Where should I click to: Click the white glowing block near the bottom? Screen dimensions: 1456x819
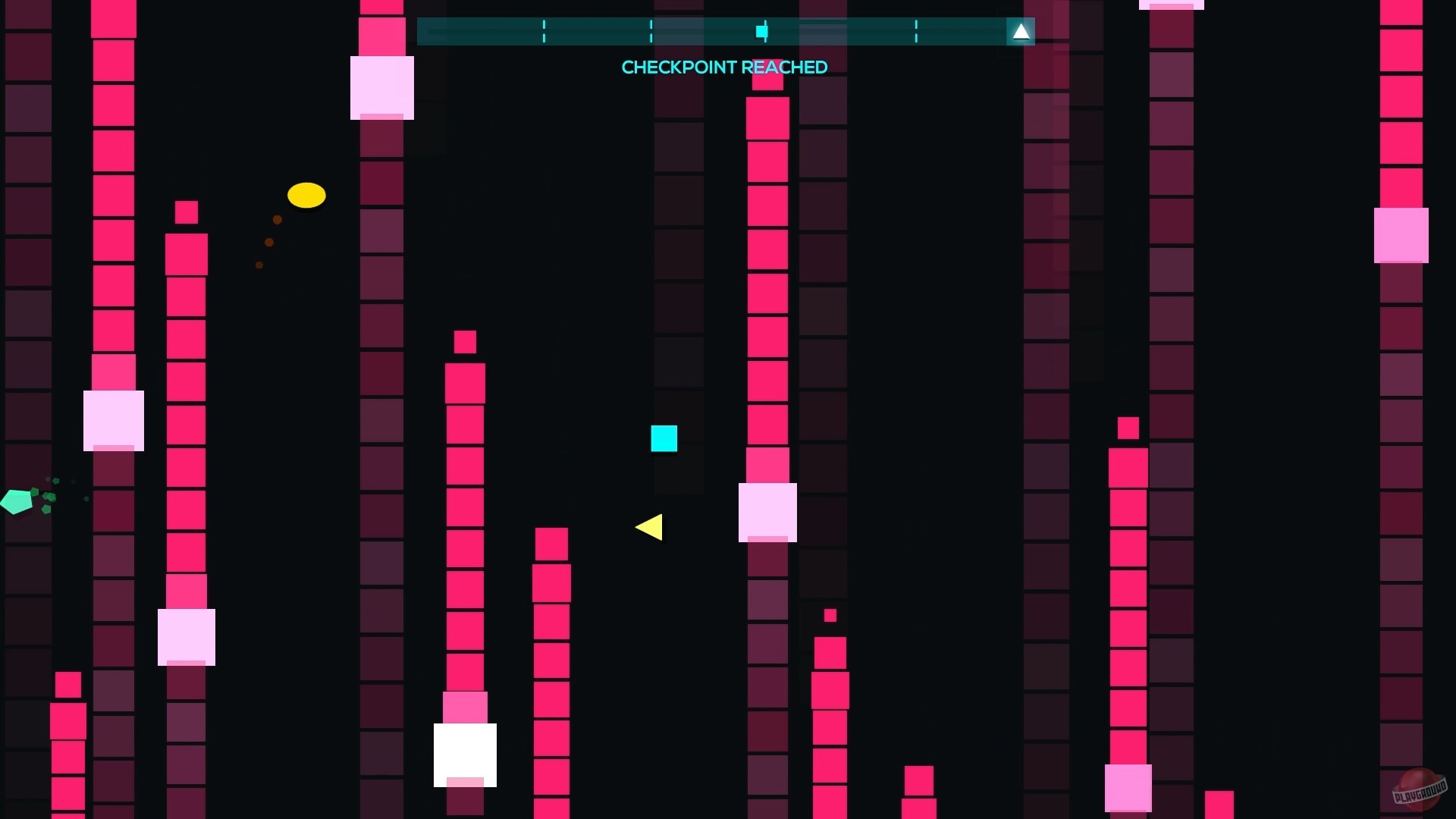click(x=465, y=755)
